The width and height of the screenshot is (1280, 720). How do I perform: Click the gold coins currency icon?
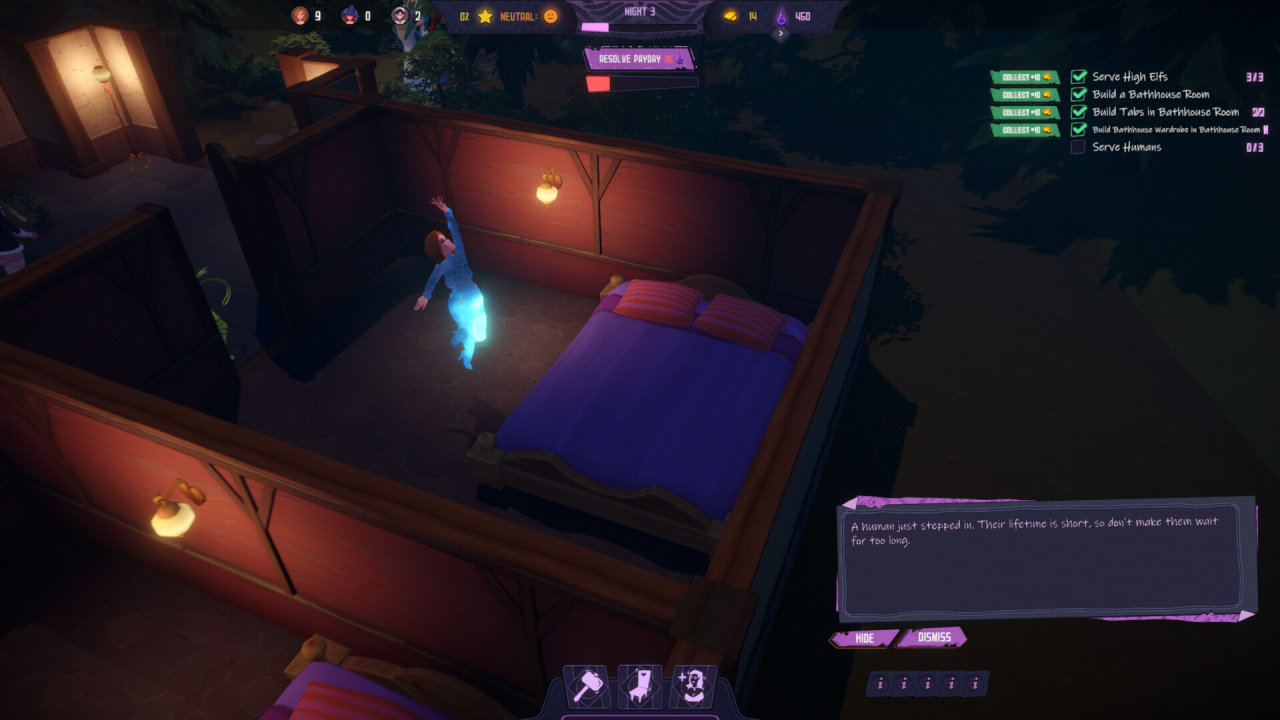pos(731,16)
